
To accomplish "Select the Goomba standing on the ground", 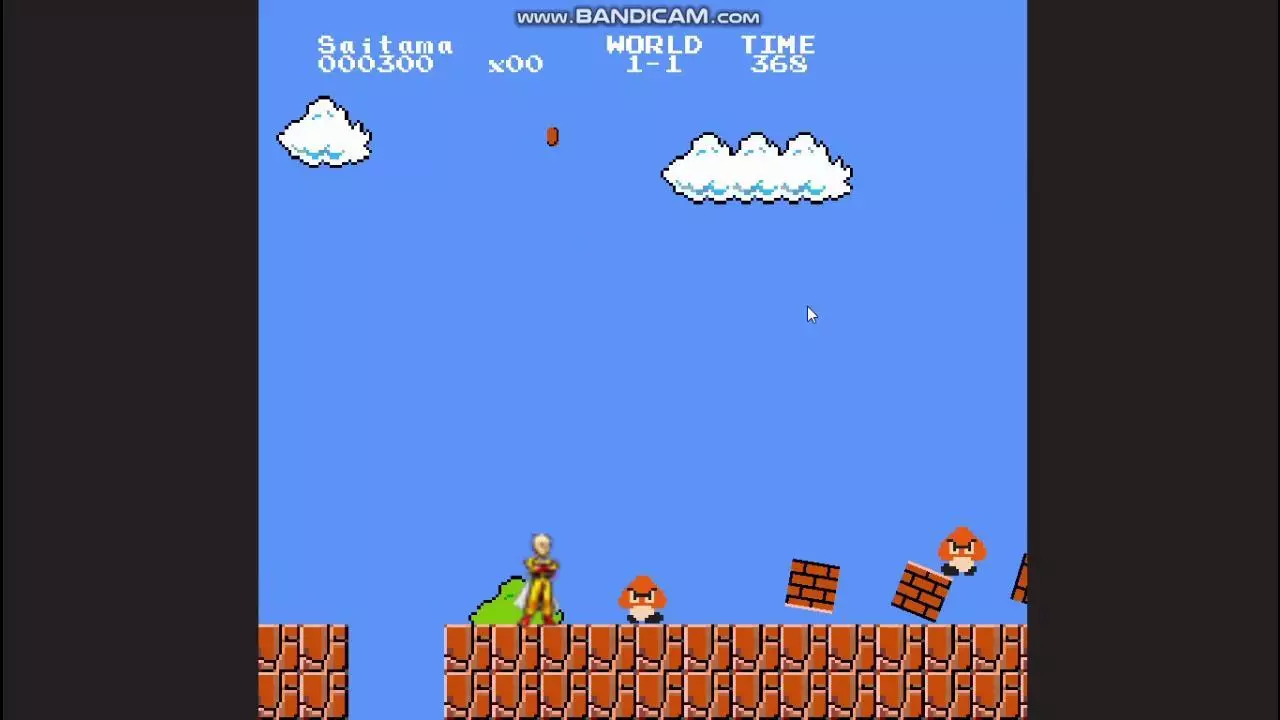I will (641, 600).
